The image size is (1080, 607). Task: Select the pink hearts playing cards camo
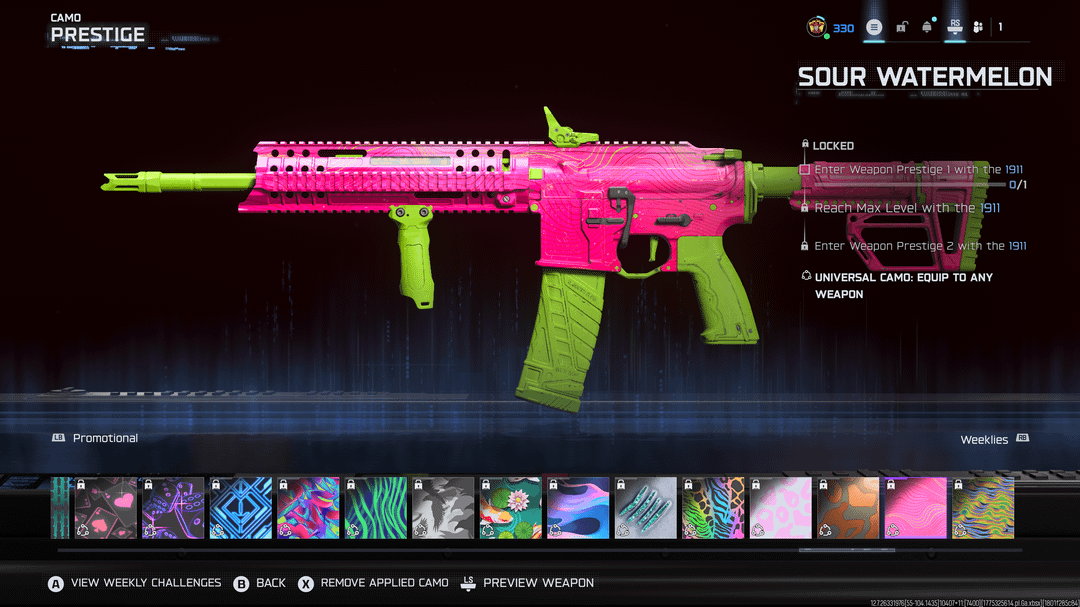(x=105, y=508)
